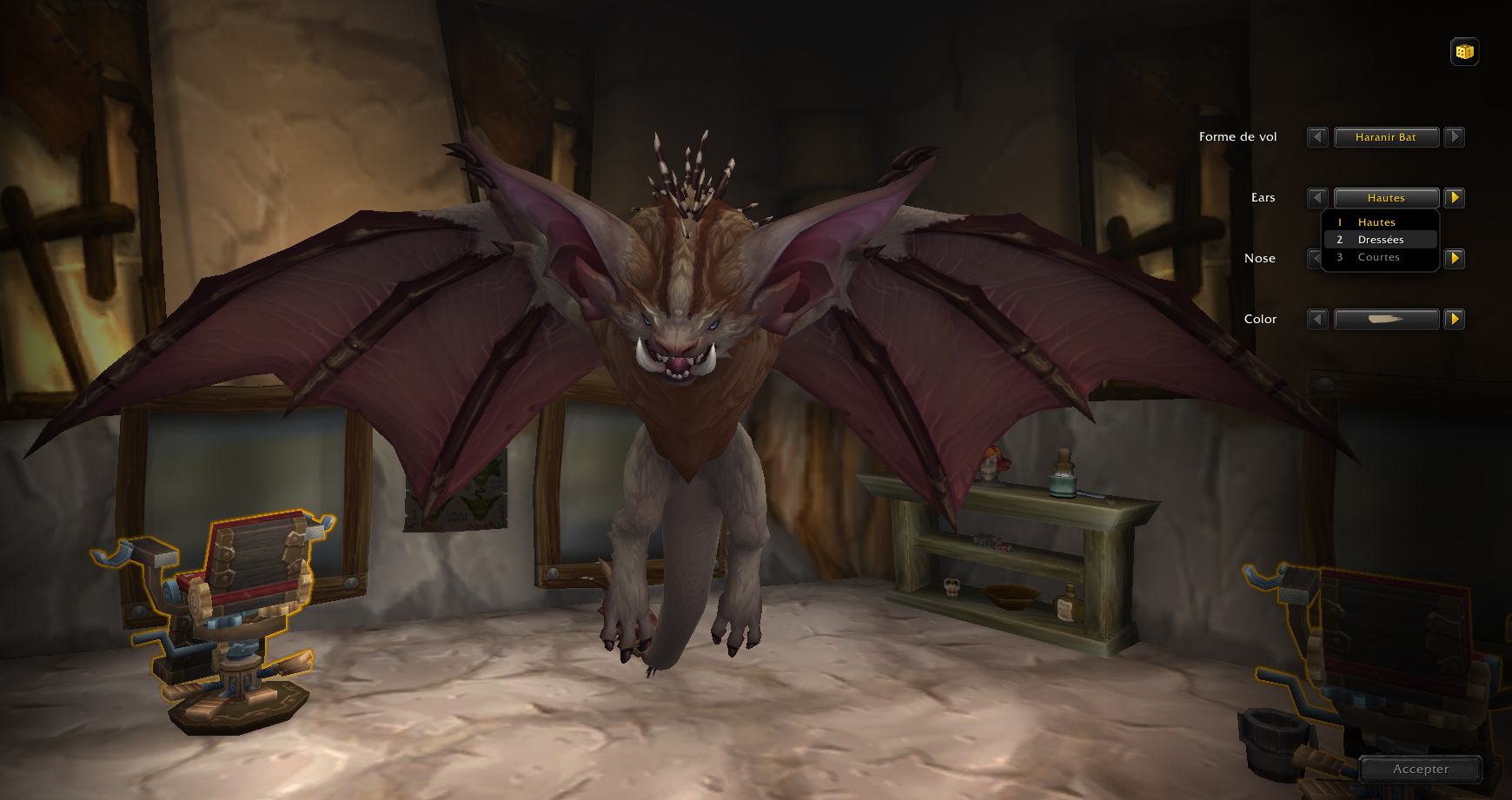Click the Ears row label

(x=1262, y=197)
